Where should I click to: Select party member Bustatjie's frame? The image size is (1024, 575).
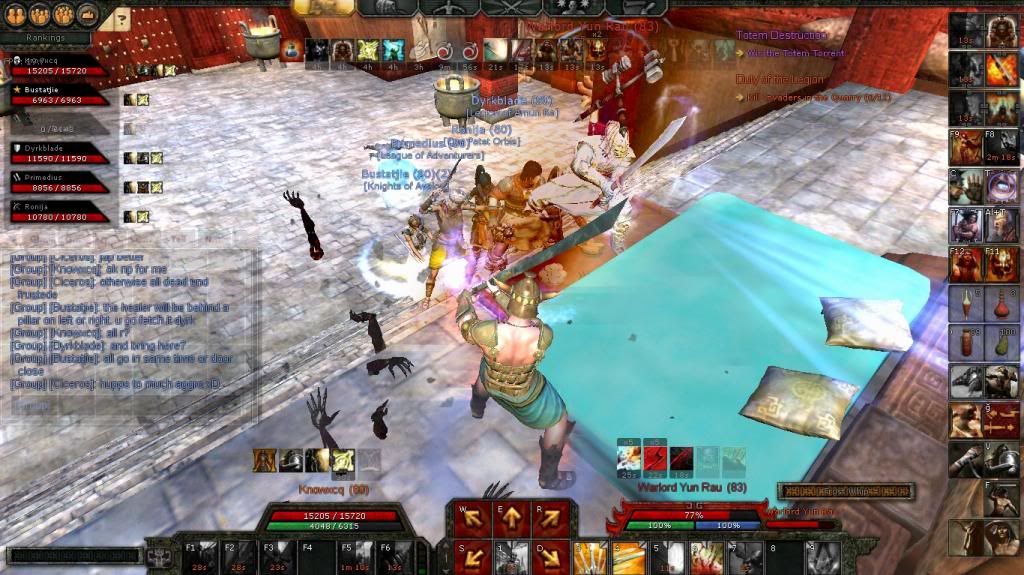tap(60, 96)
